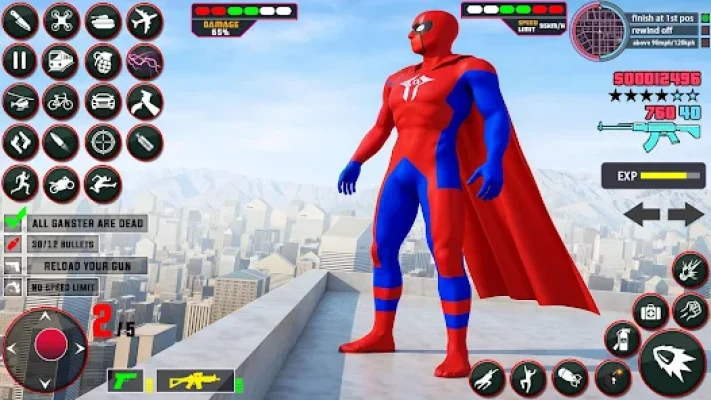This screenshot has height=400, width=711.
Task: Open the circular minimap
Action: coord(598,30)
